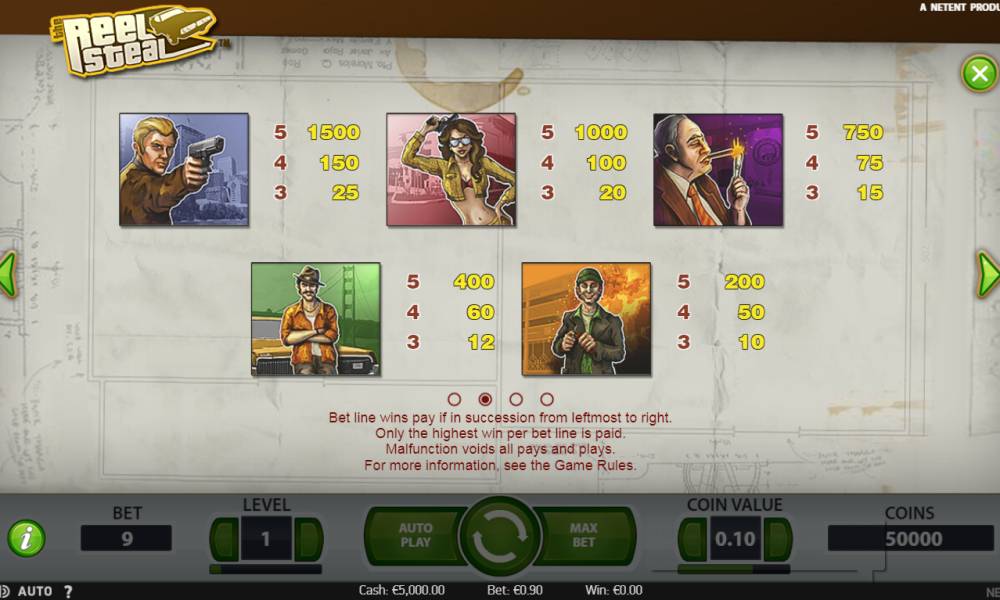Viewport: 1000px width, 600px height.
Task: Activate Max Bet
Action: point(584,535)
